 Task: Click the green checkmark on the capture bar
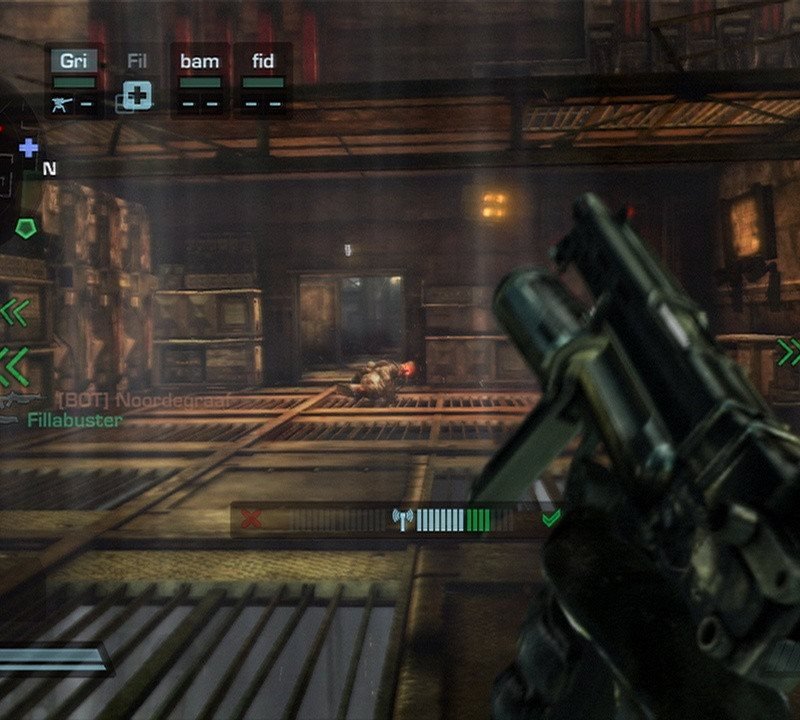pyautogui.click(x=550, y=518)
